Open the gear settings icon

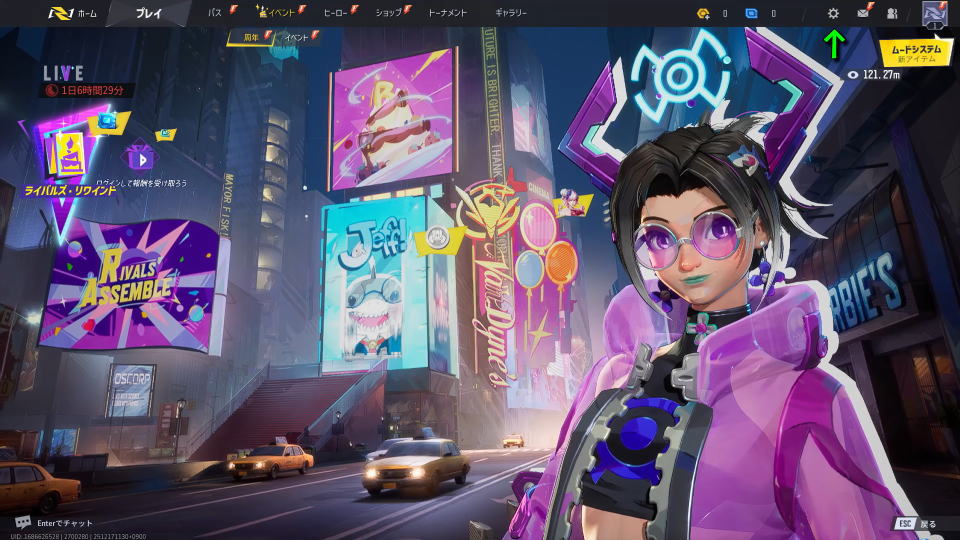point(834,13)
